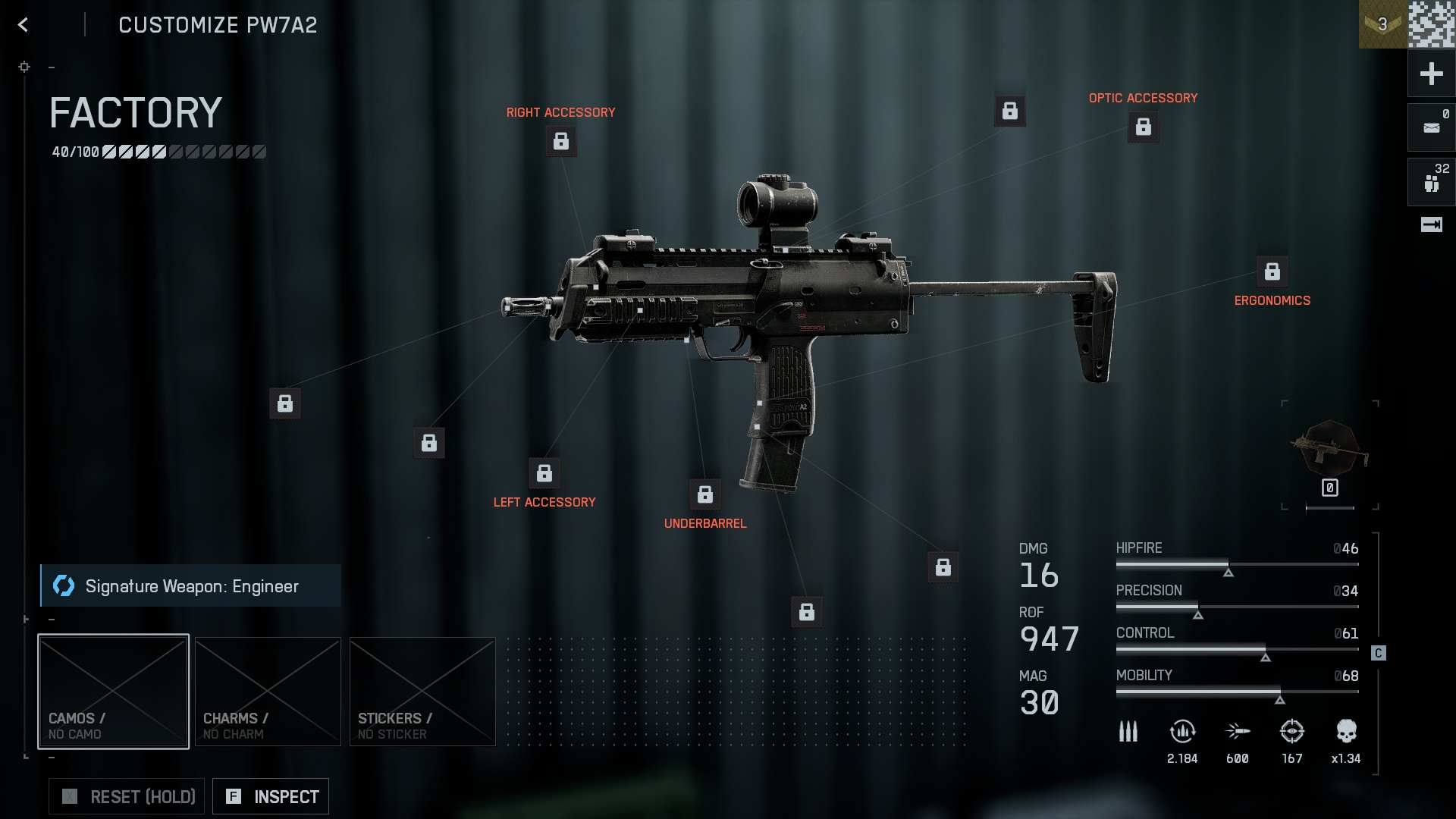Click the plus icon in the sidebar
Image resolution: width=1456 pixels, height=819 pixels.
click(x=1430, y=74)
